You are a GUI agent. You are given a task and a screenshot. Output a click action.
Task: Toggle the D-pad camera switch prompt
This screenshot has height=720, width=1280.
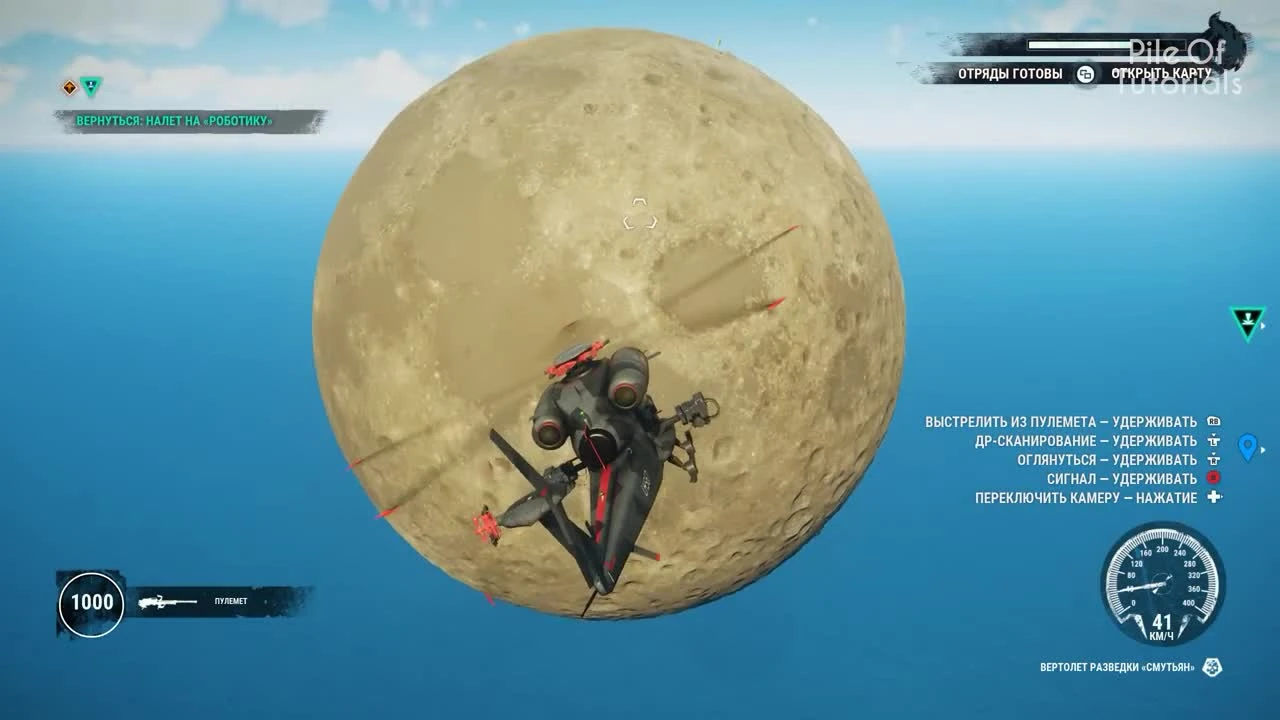[1213, 496]
